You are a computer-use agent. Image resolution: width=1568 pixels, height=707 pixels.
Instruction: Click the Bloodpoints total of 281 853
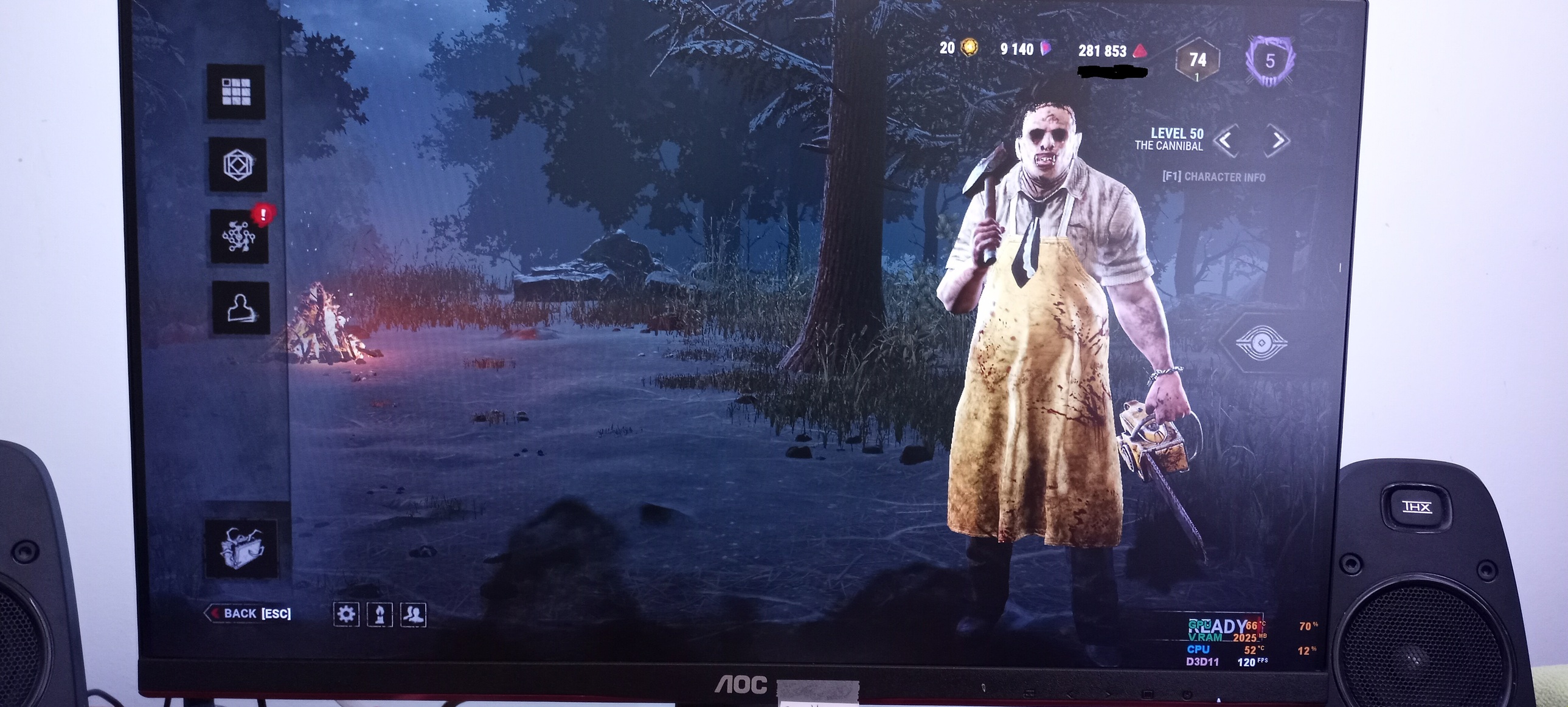coord(1103,50)
